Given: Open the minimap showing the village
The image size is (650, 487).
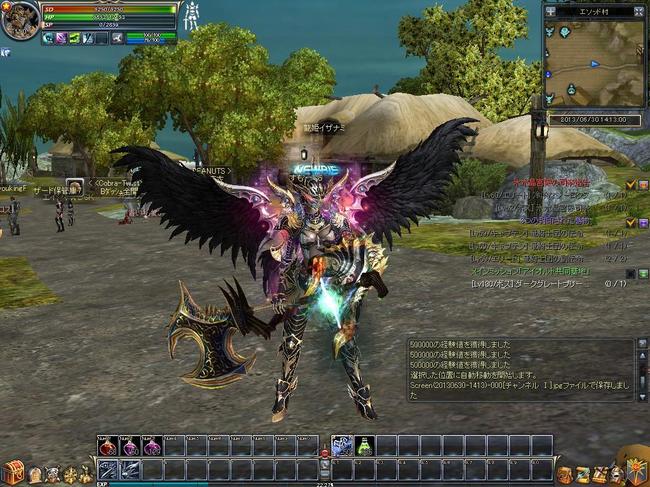Looking at the screenshot, I should [594, 64].
